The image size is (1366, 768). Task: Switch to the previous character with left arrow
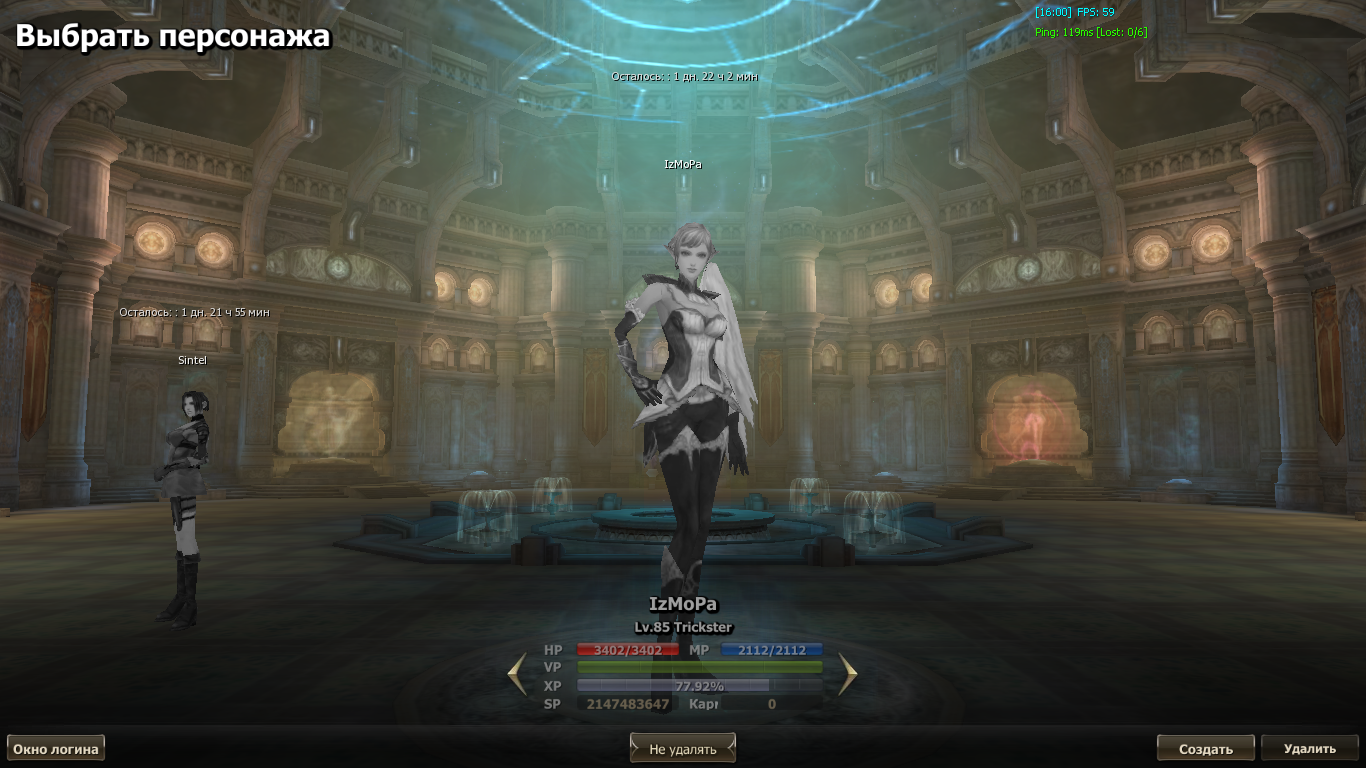coord(517,674)
